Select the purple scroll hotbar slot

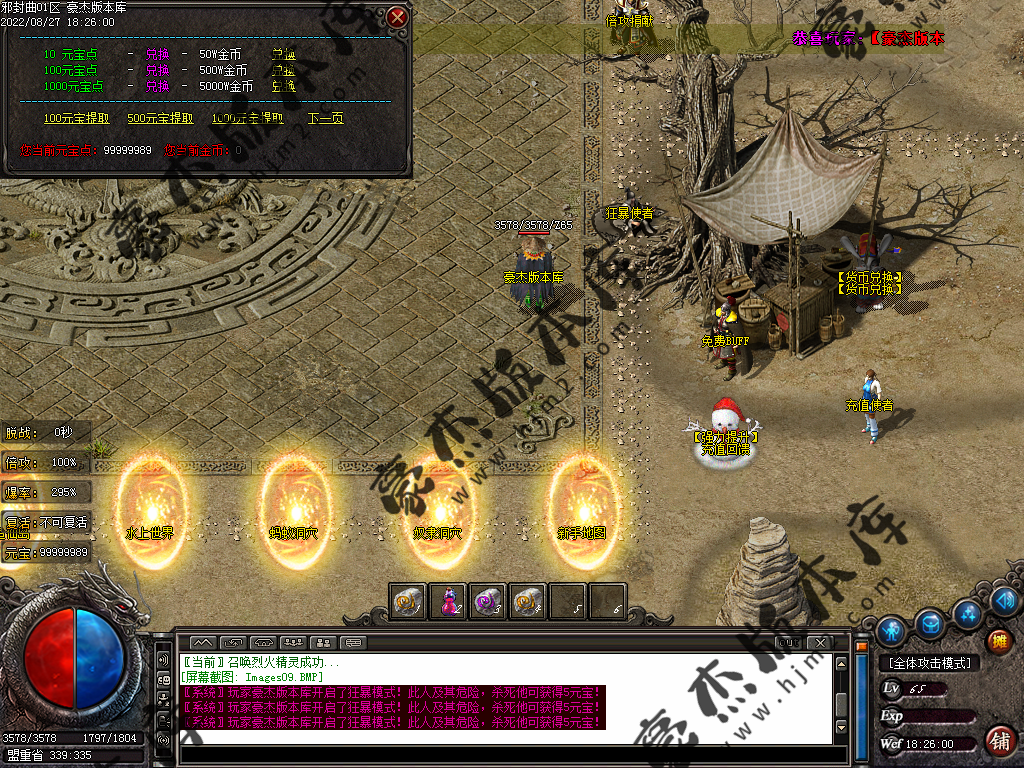pyautogui.click(x=488, y=601)
